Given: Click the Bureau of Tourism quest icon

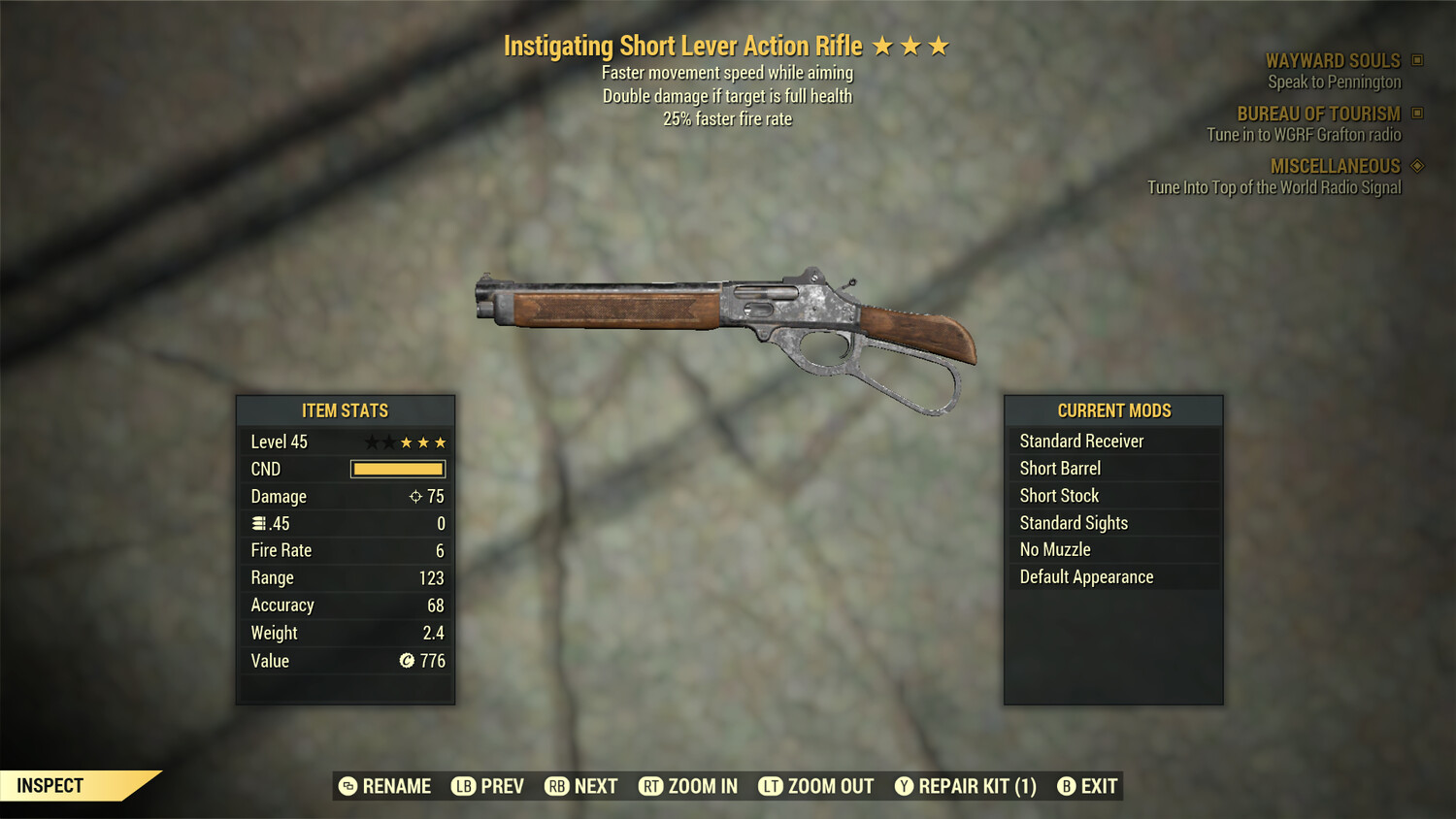Looking at the screenshot, I should coord(1416,114).
